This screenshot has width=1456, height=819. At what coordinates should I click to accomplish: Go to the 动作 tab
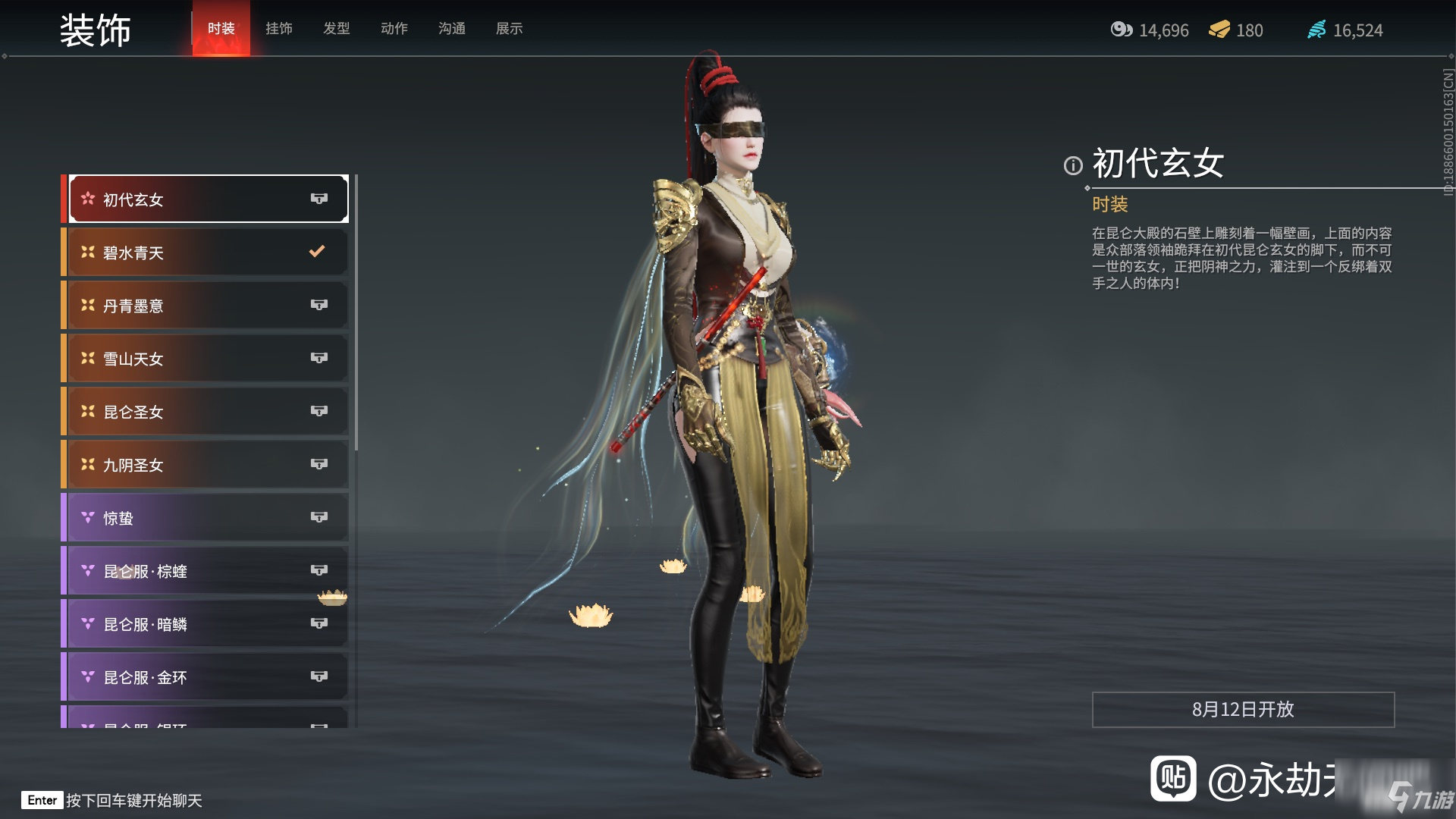click(x=394, y=29)
